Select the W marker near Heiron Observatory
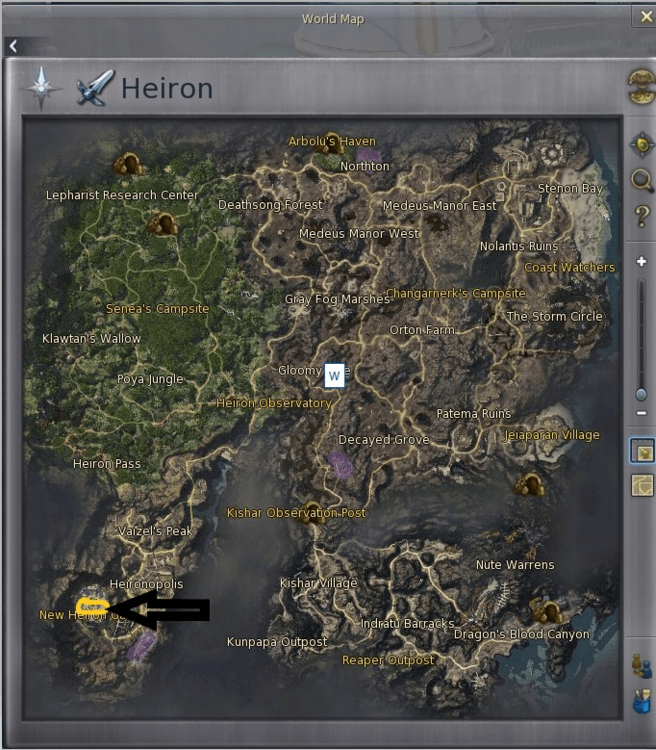 click(x=334, y=376)
